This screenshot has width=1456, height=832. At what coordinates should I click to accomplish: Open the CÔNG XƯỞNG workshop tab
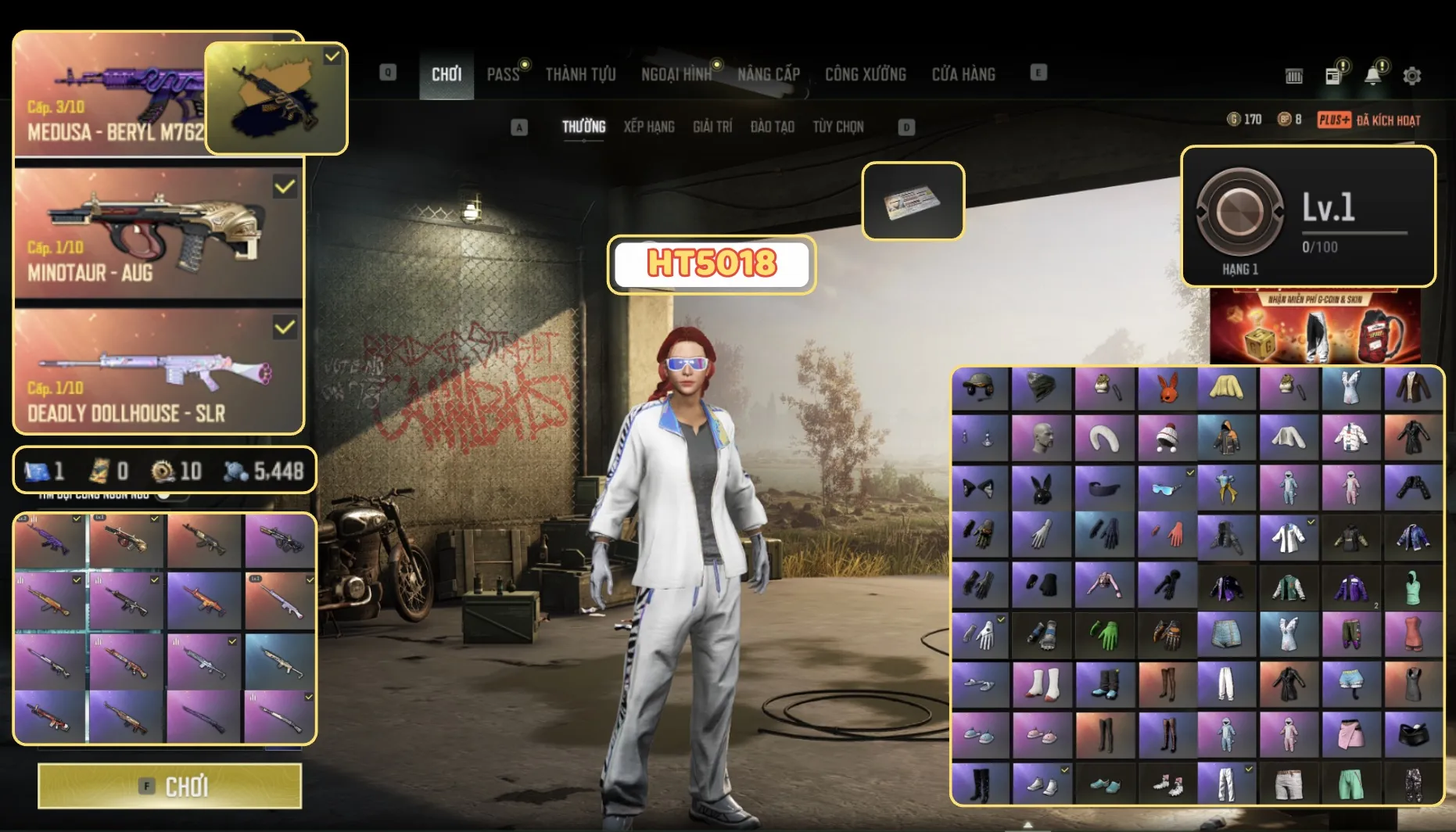coord(865,74)
